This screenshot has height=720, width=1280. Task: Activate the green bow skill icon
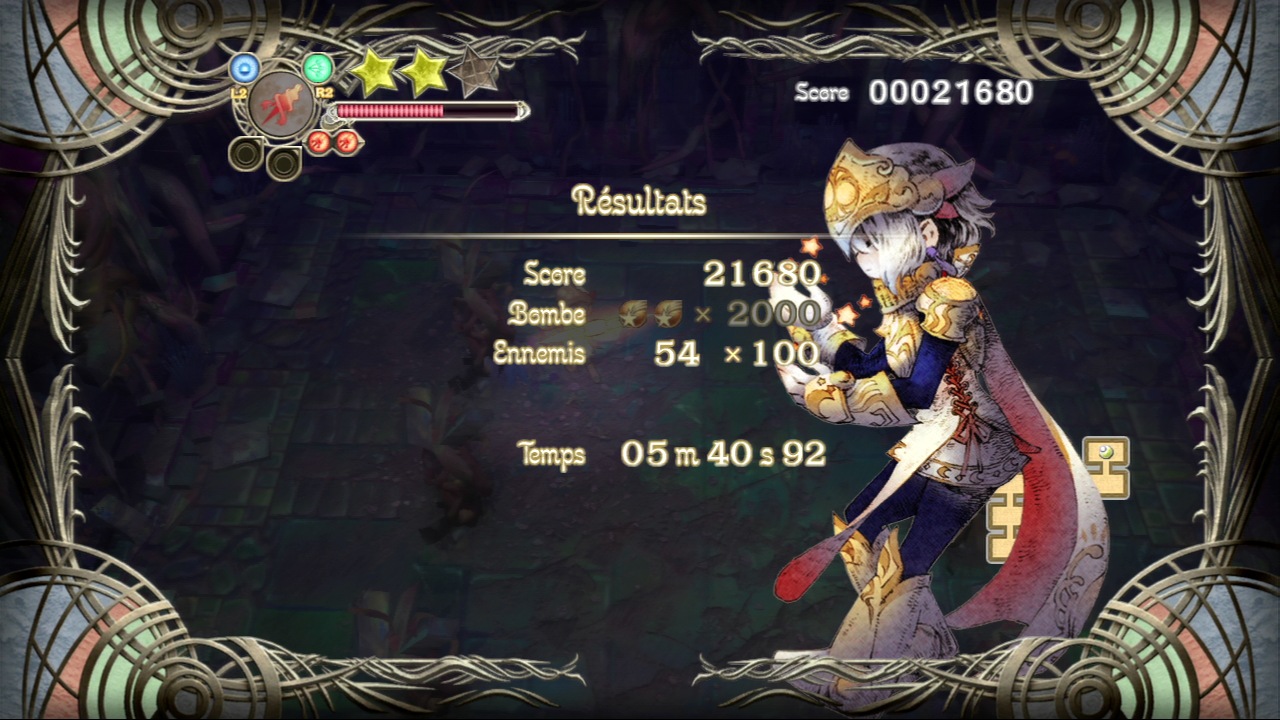317,68
